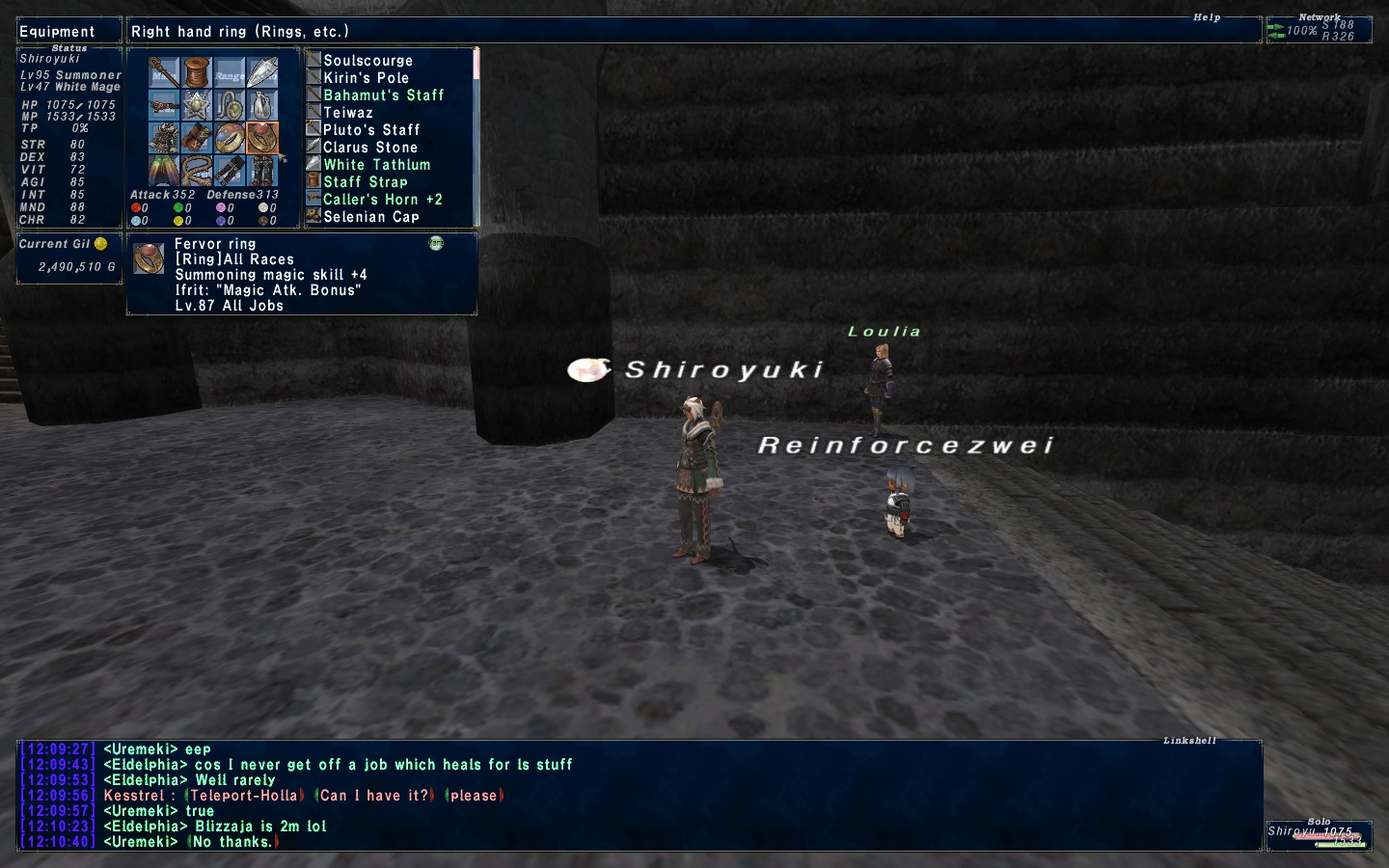Choose Caller's Horn +2 entry
The height and width of the screenshot is (868, 1389).
pyautogui.click(x=382, y=200)
